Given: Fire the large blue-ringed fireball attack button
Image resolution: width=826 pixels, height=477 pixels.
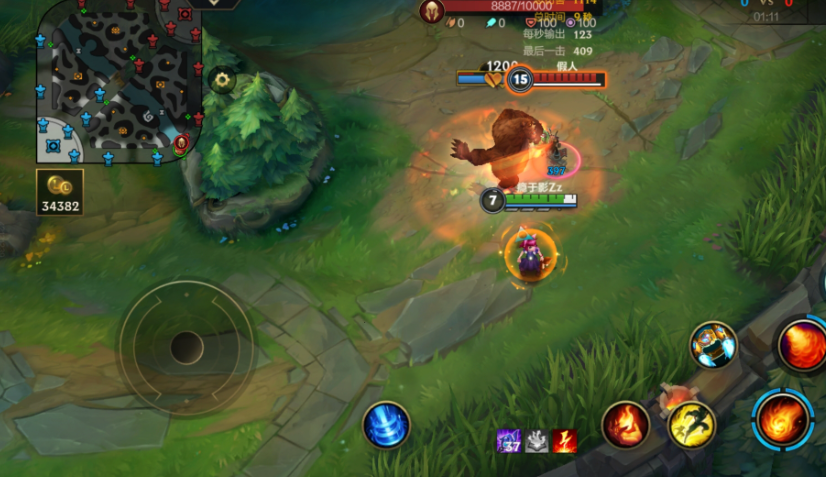Looking at the screenshot, I should [783, 420].
